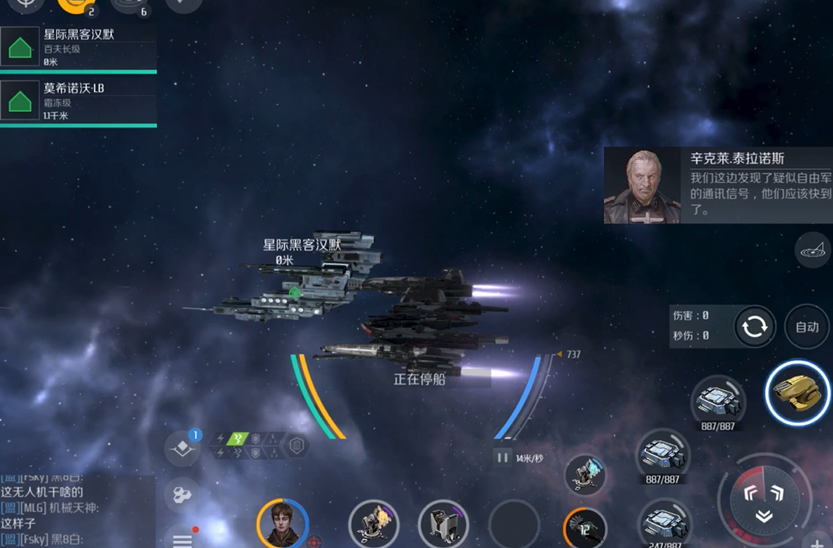Select fleet member 星际黑客汉默 in the list
833x548 pixels.
(78, 47)
